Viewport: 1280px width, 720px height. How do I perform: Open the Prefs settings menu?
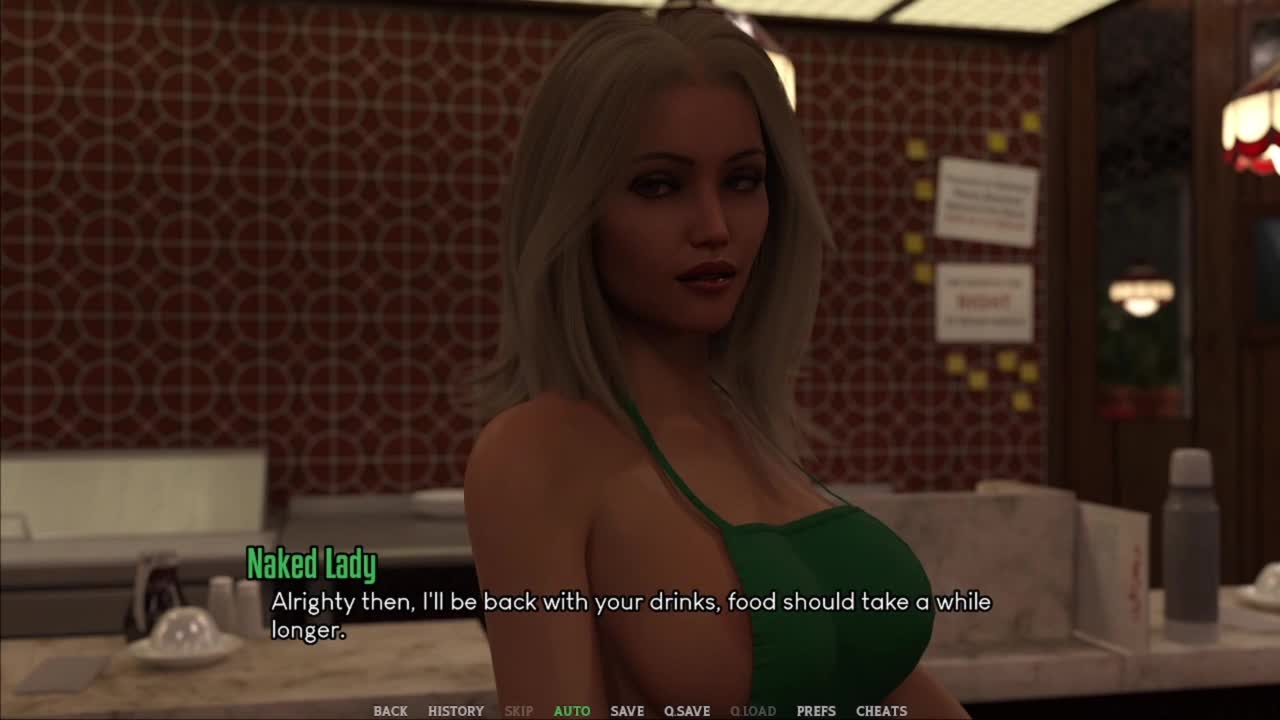pos(816,711)
